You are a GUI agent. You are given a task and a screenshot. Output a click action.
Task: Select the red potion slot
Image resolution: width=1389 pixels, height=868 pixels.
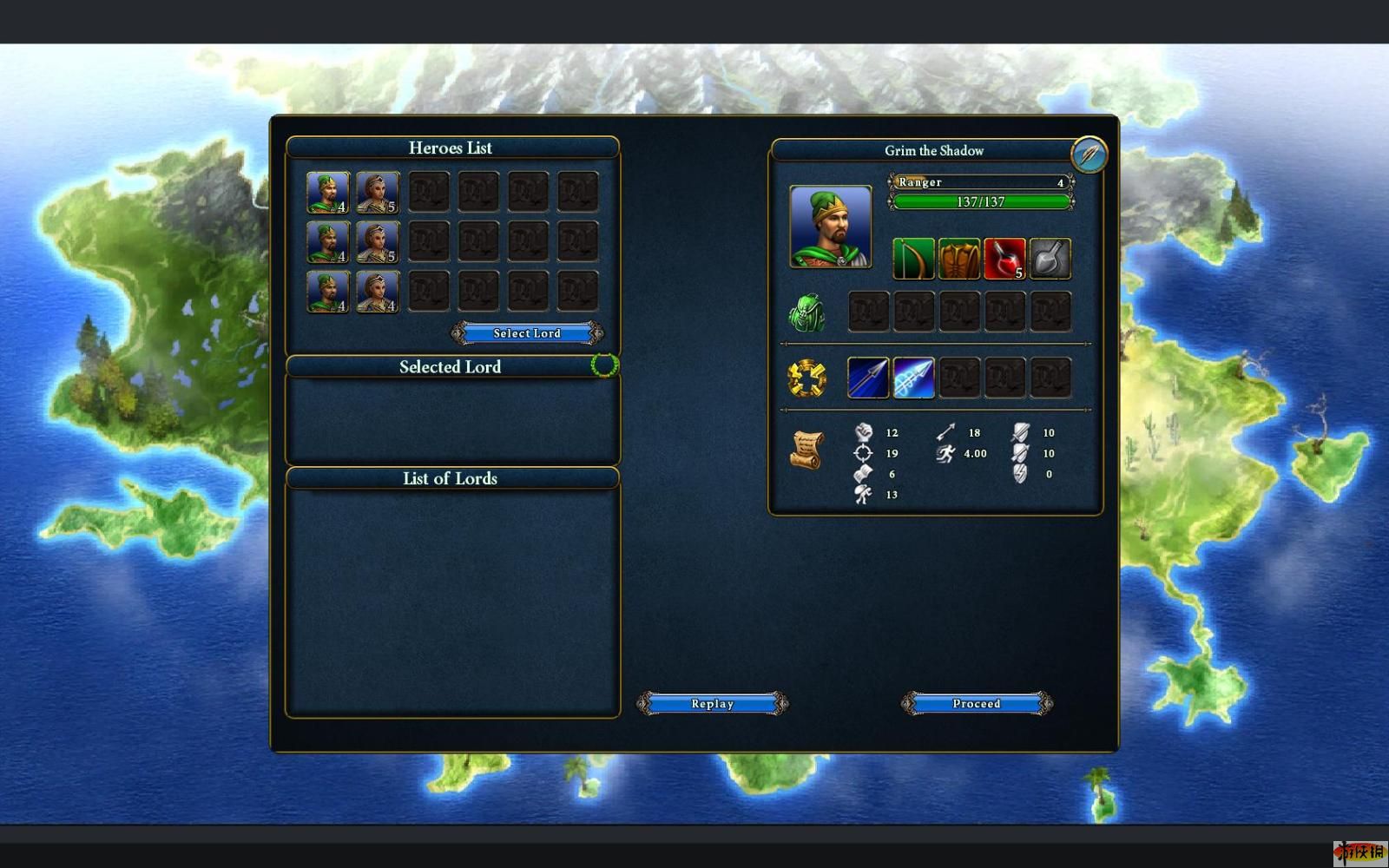(1004, 259)
